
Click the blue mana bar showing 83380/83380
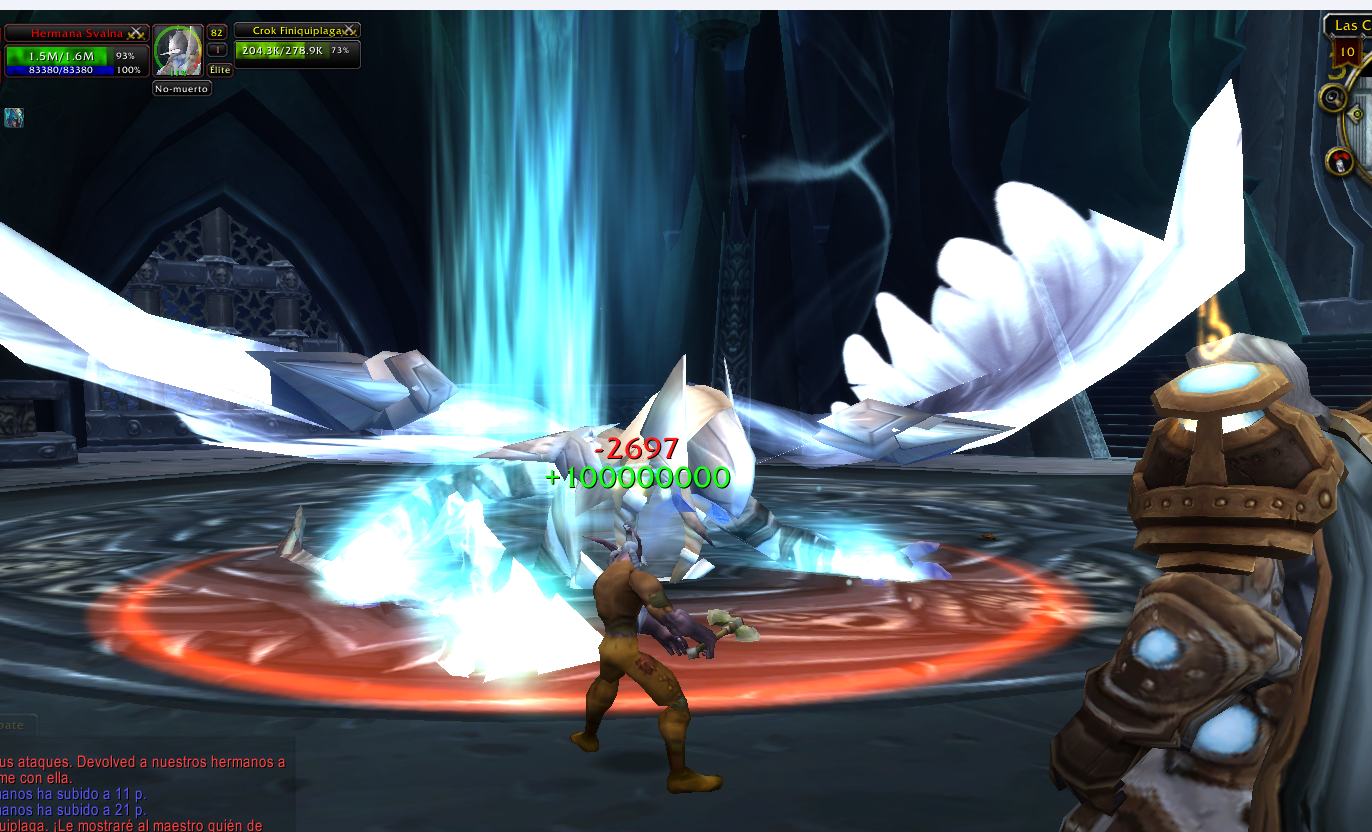[60, 69]
